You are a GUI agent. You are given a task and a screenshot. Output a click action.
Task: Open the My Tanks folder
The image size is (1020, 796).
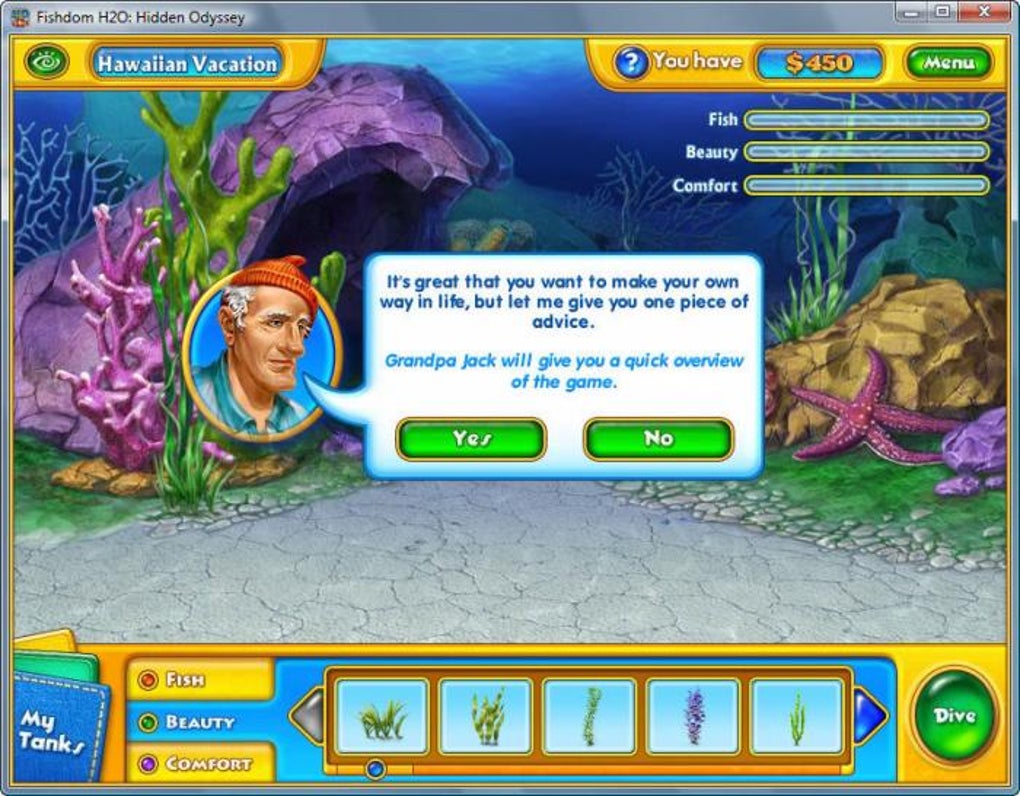click(x=48, y=725)
